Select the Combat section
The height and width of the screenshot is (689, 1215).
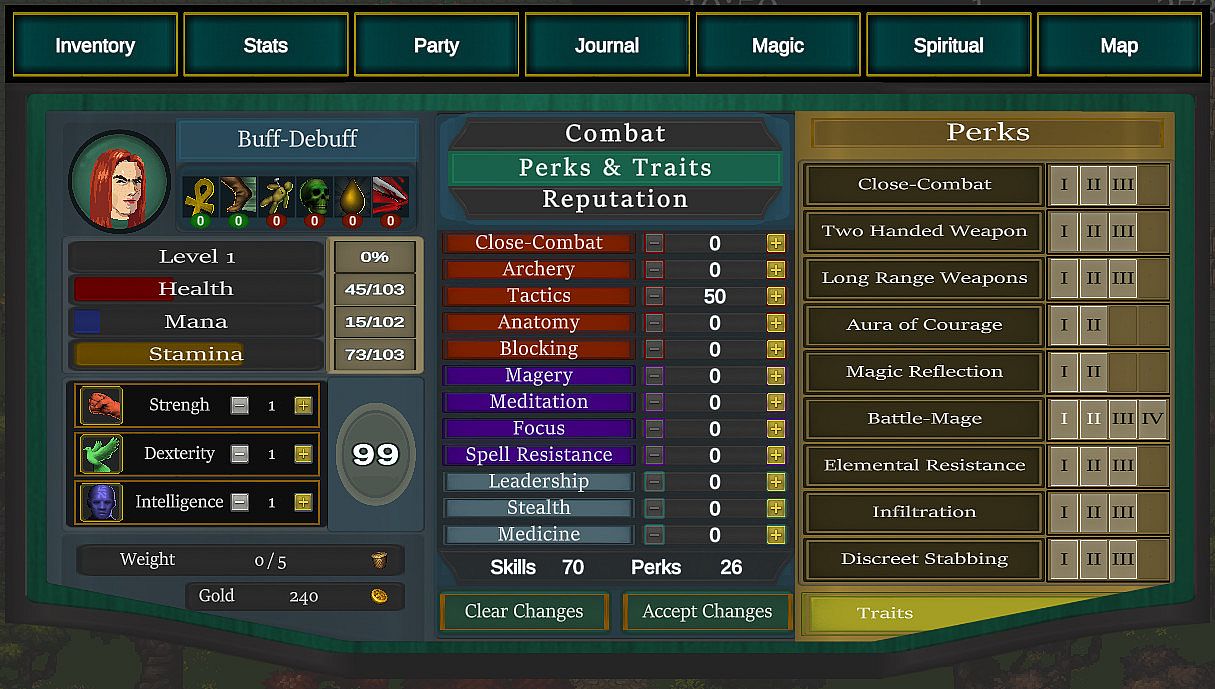point(615,133)
